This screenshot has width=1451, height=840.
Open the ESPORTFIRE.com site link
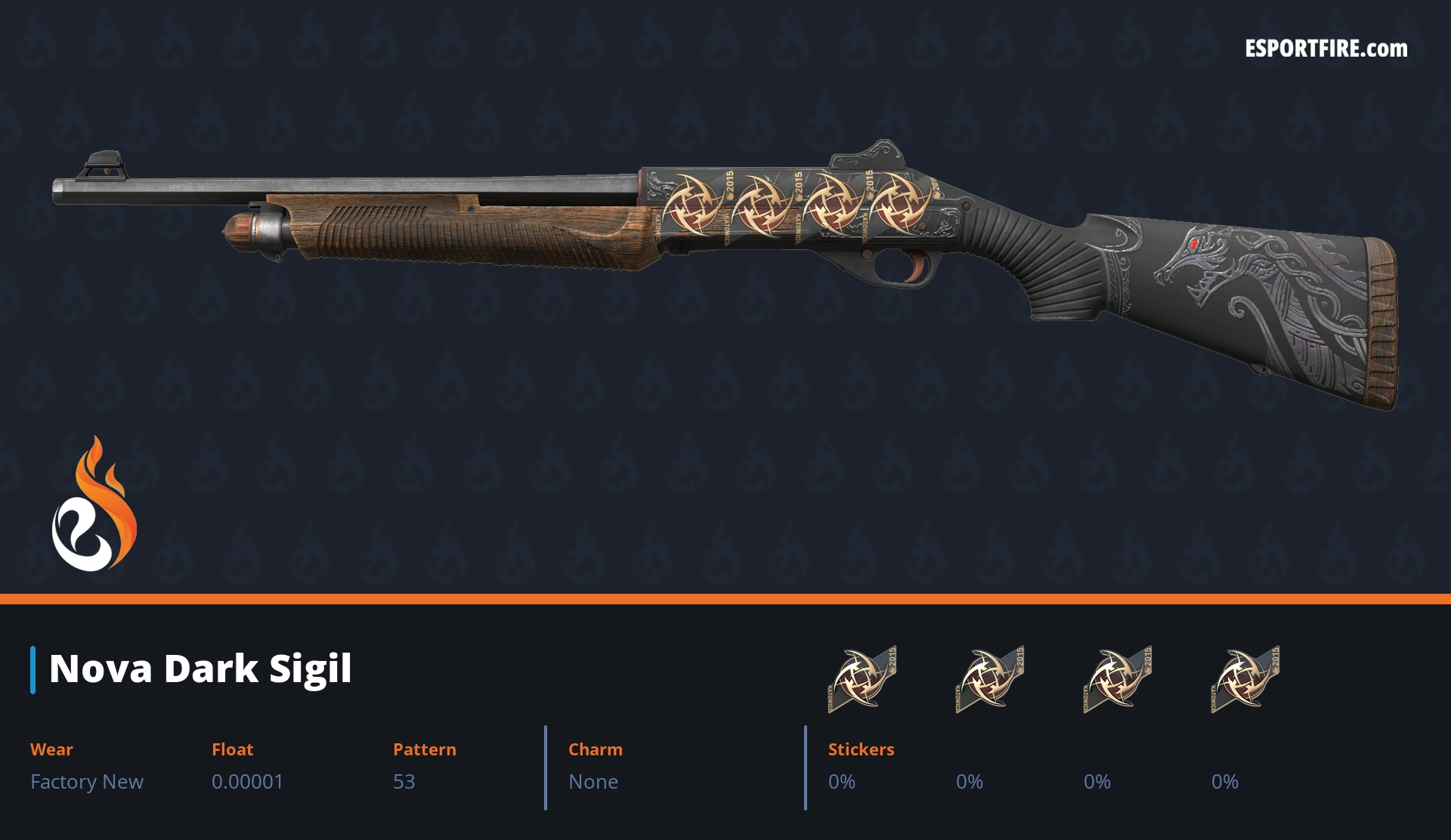[1326, 49]
